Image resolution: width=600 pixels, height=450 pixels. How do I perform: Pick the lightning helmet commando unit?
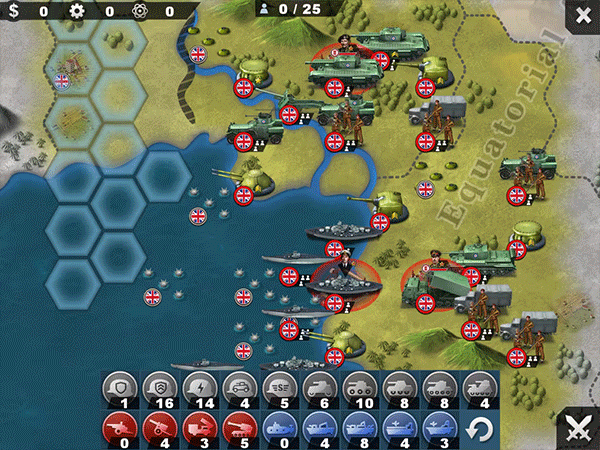click(x=200, y=388)
